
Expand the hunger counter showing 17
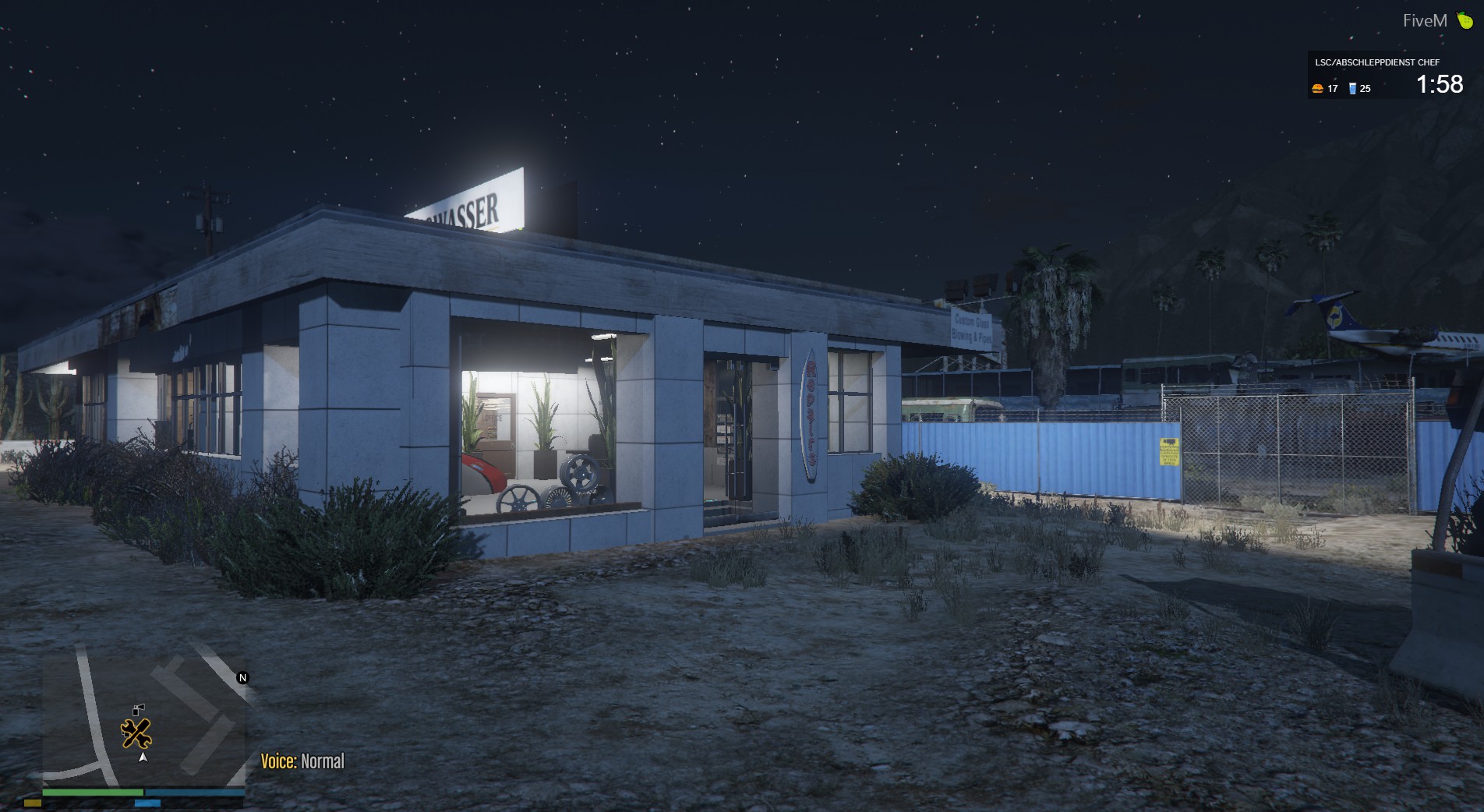point(1333,90)
